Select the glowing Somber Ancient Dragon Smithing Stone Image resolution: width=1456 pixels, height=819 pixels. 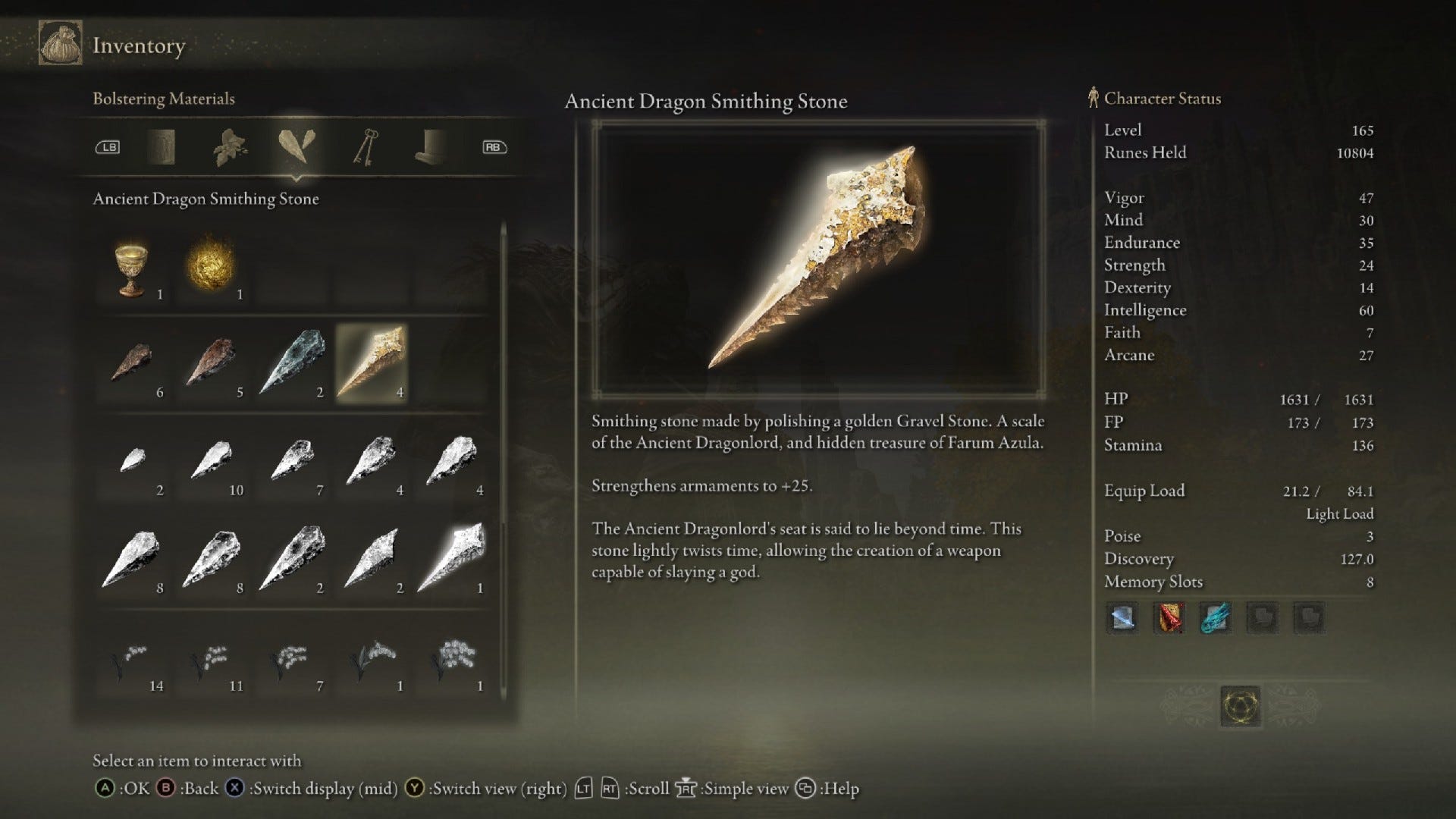coord(453,559)
